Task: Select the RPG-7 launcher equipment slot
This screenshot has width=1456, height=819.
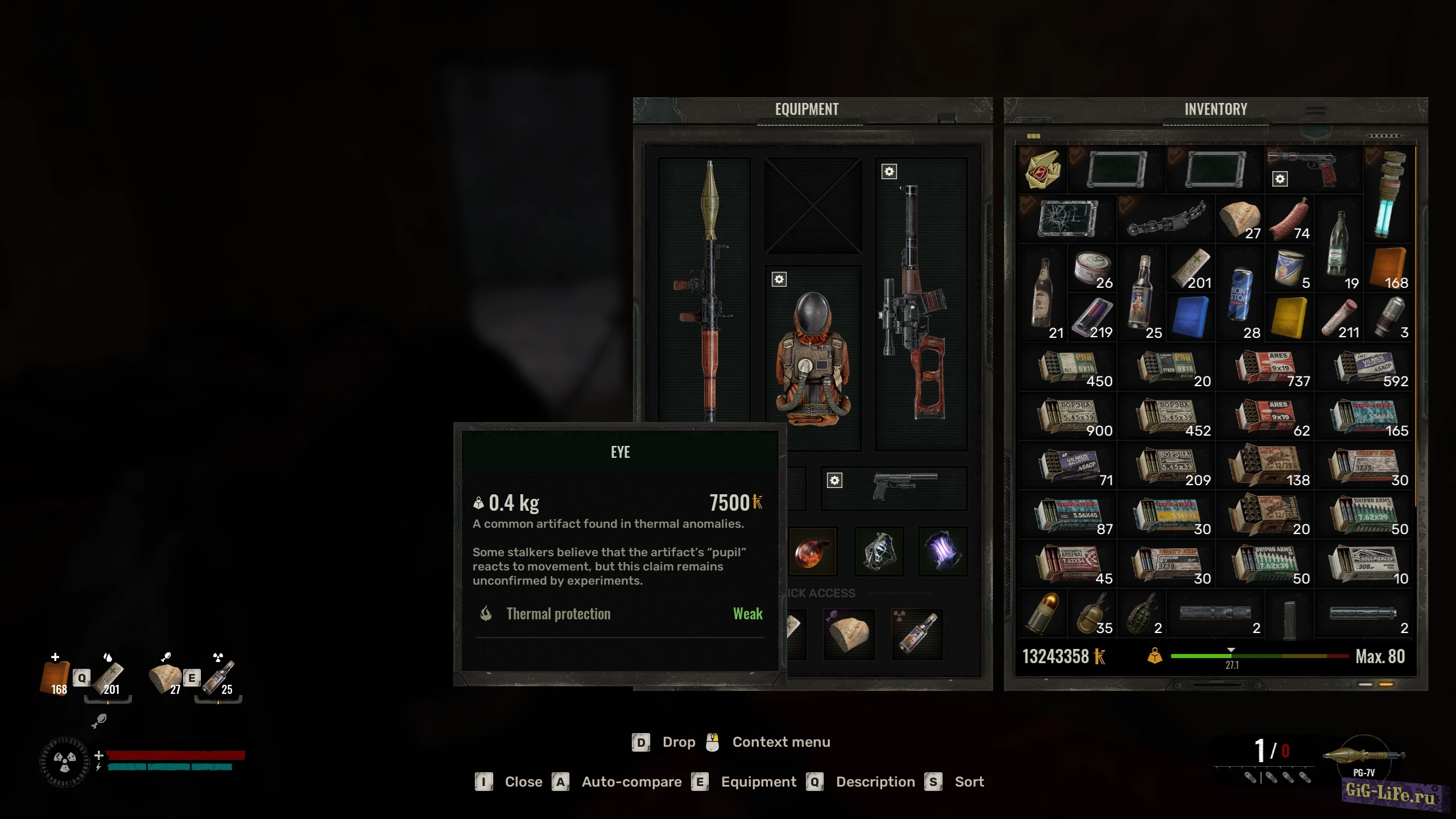Action: (x=705, y=290)
